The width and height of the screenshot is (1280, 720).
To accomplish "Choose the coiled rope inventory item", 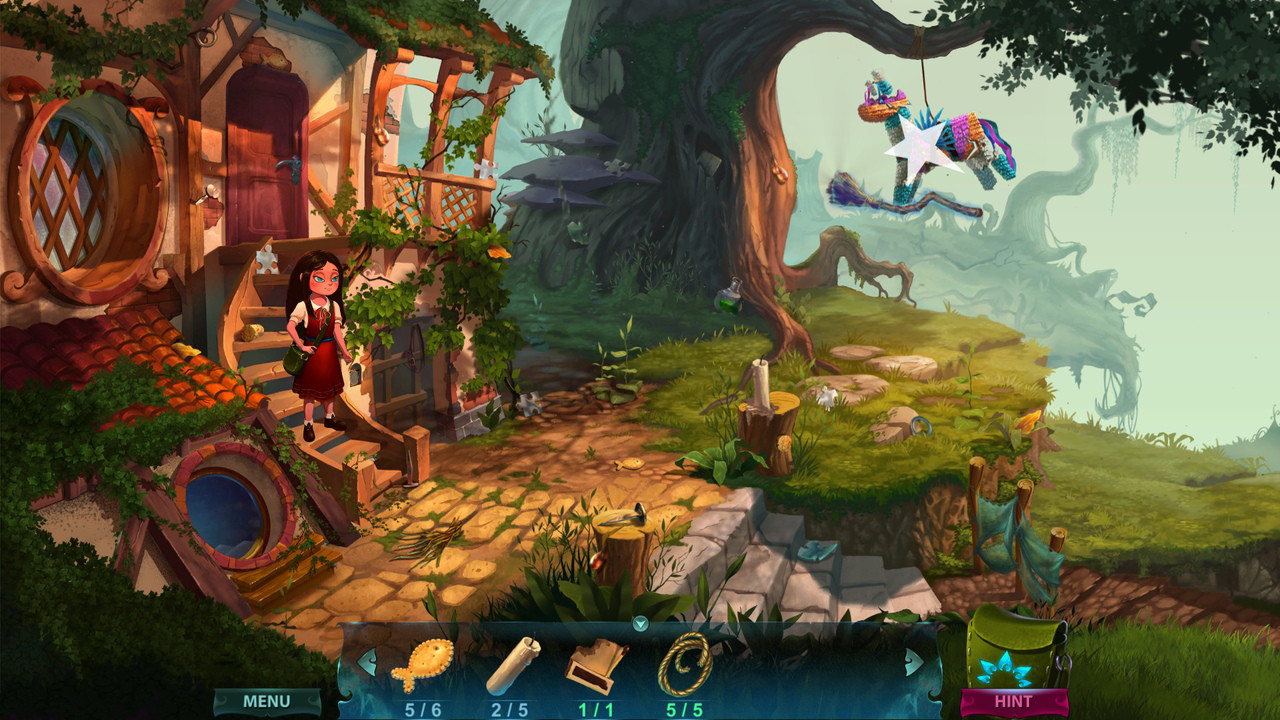I will pyautogui.click(x=685, y=664).
